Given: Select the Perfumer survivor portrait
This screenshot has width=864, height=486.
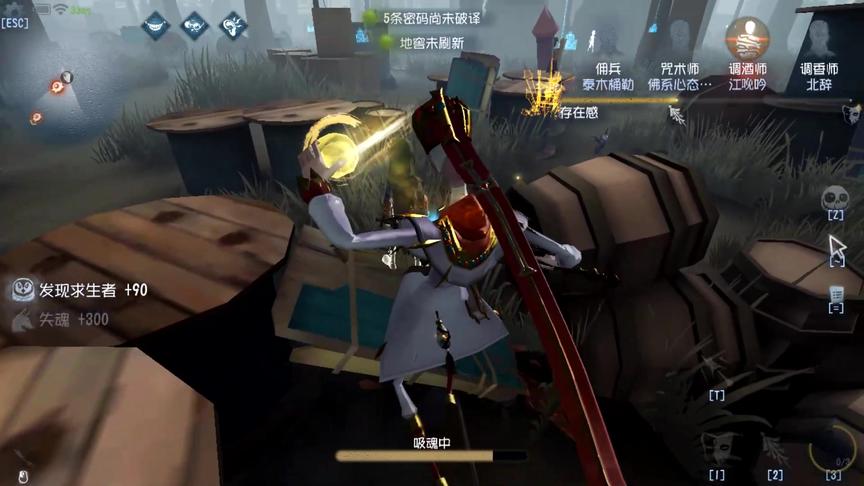Looking at the screenshot, I should (816, 41).
